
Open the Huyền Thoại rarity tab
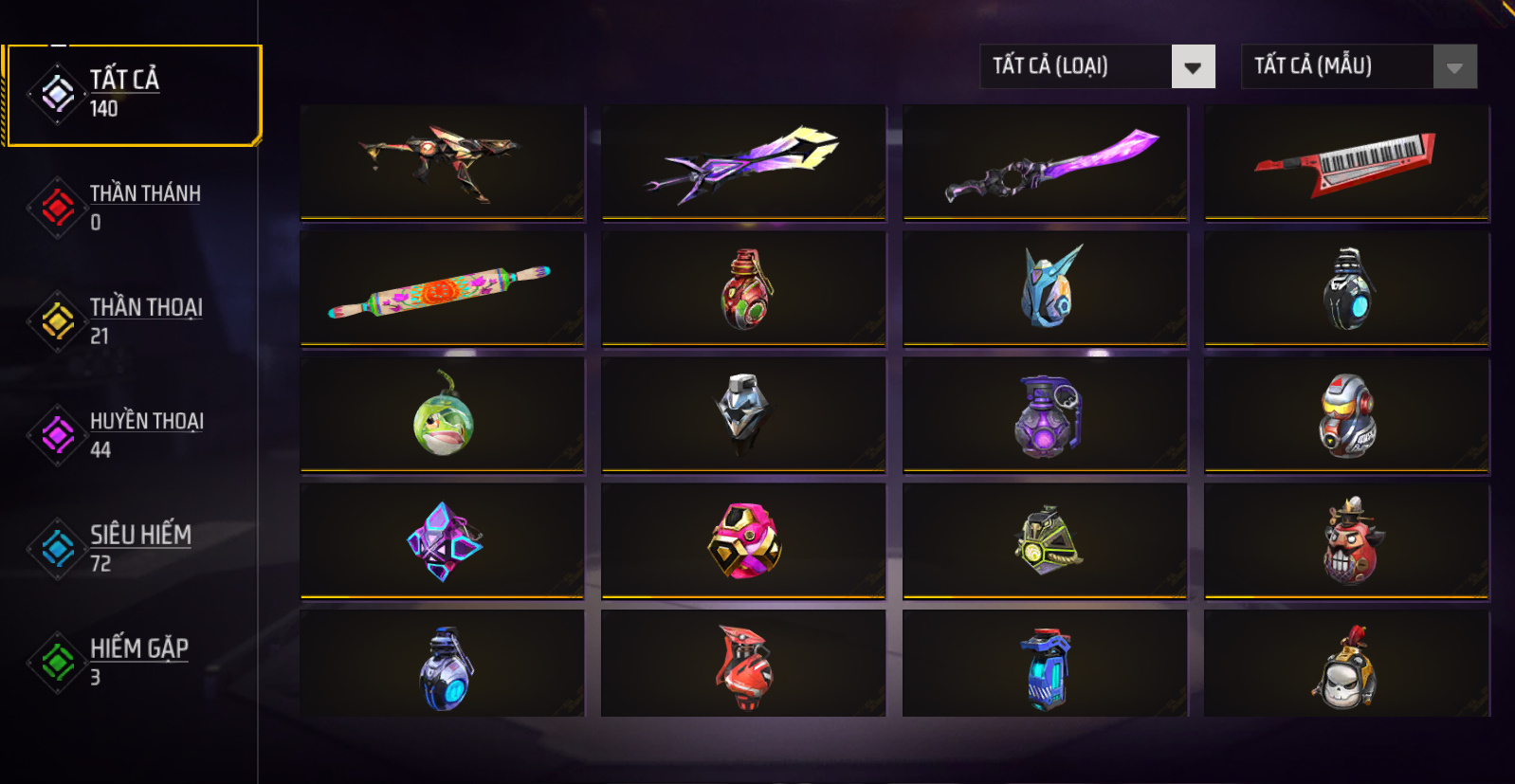pos(133,434)
